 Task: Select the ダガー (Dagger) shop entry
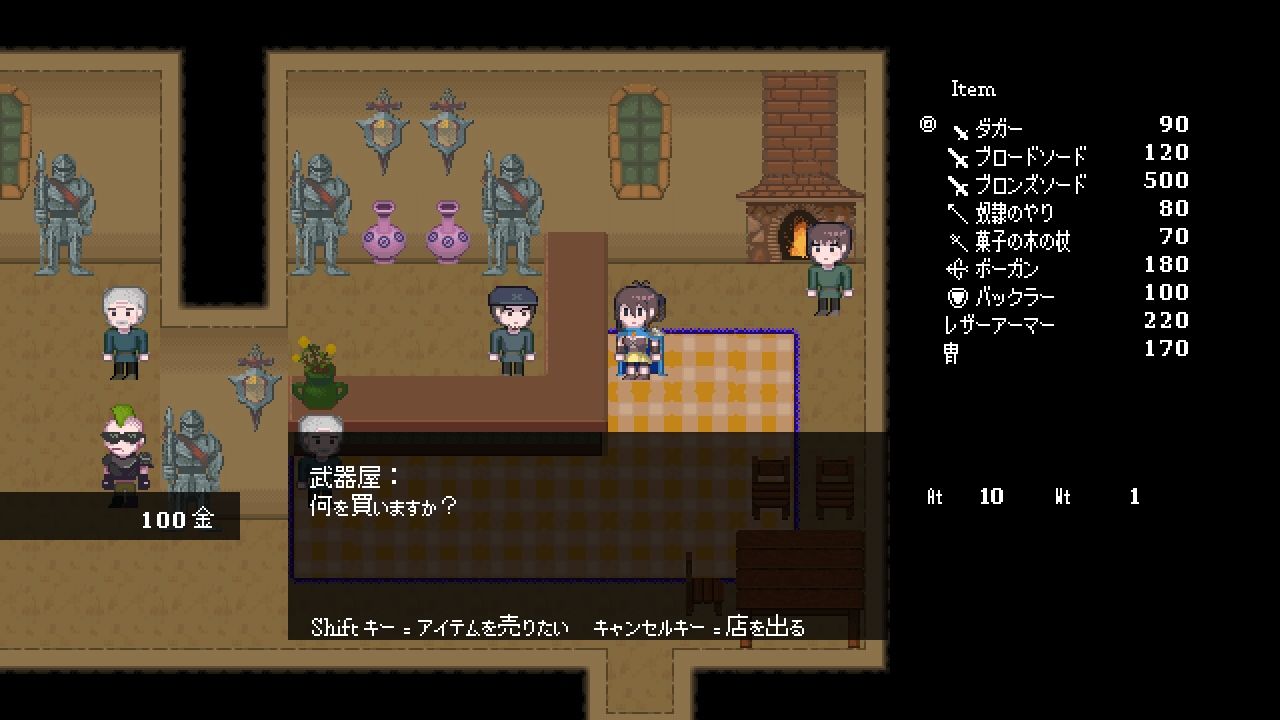pos(998,129)
